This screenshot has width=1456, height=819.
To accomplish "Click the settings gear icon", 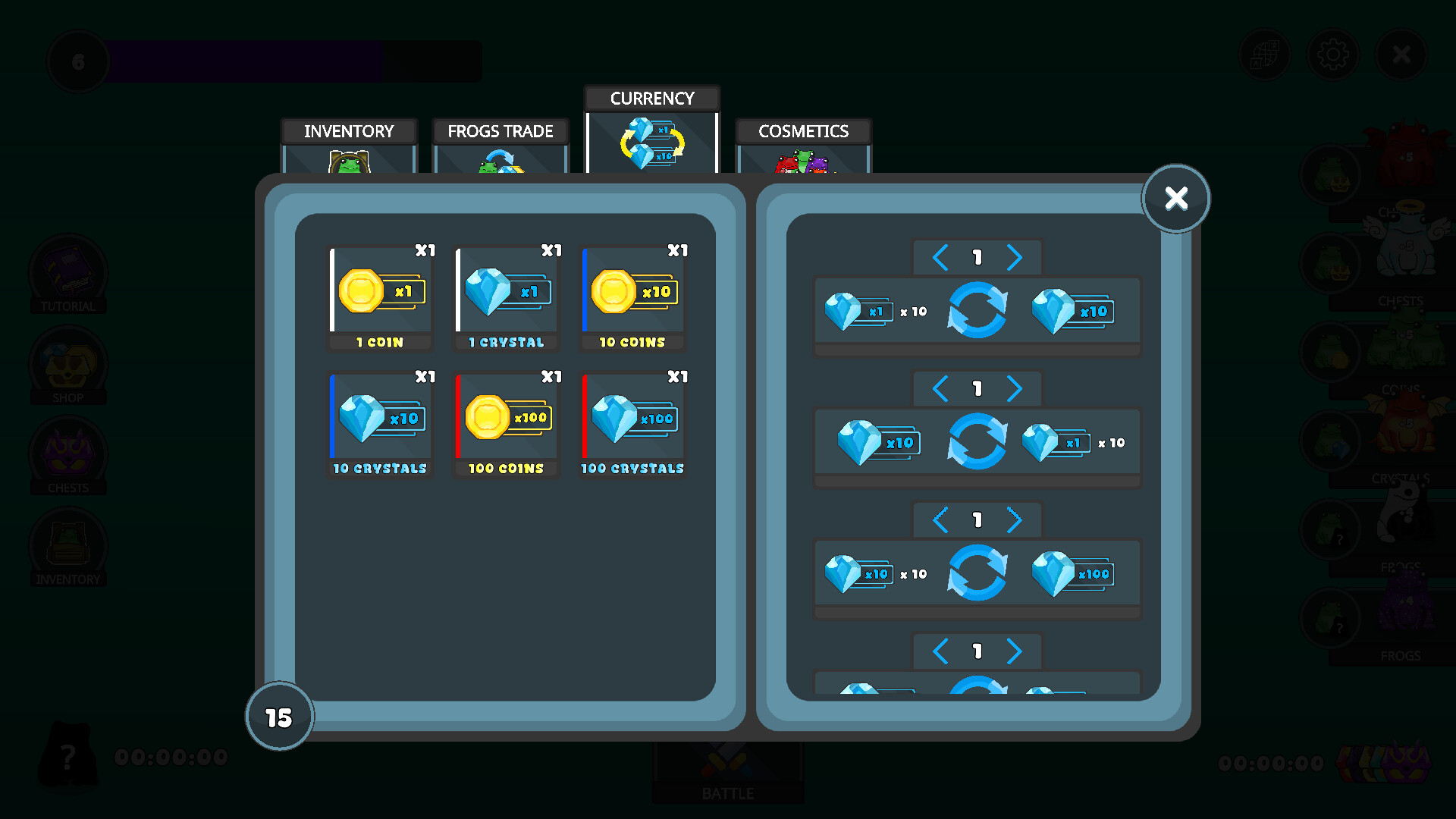I will click(x=1332, y=54).
